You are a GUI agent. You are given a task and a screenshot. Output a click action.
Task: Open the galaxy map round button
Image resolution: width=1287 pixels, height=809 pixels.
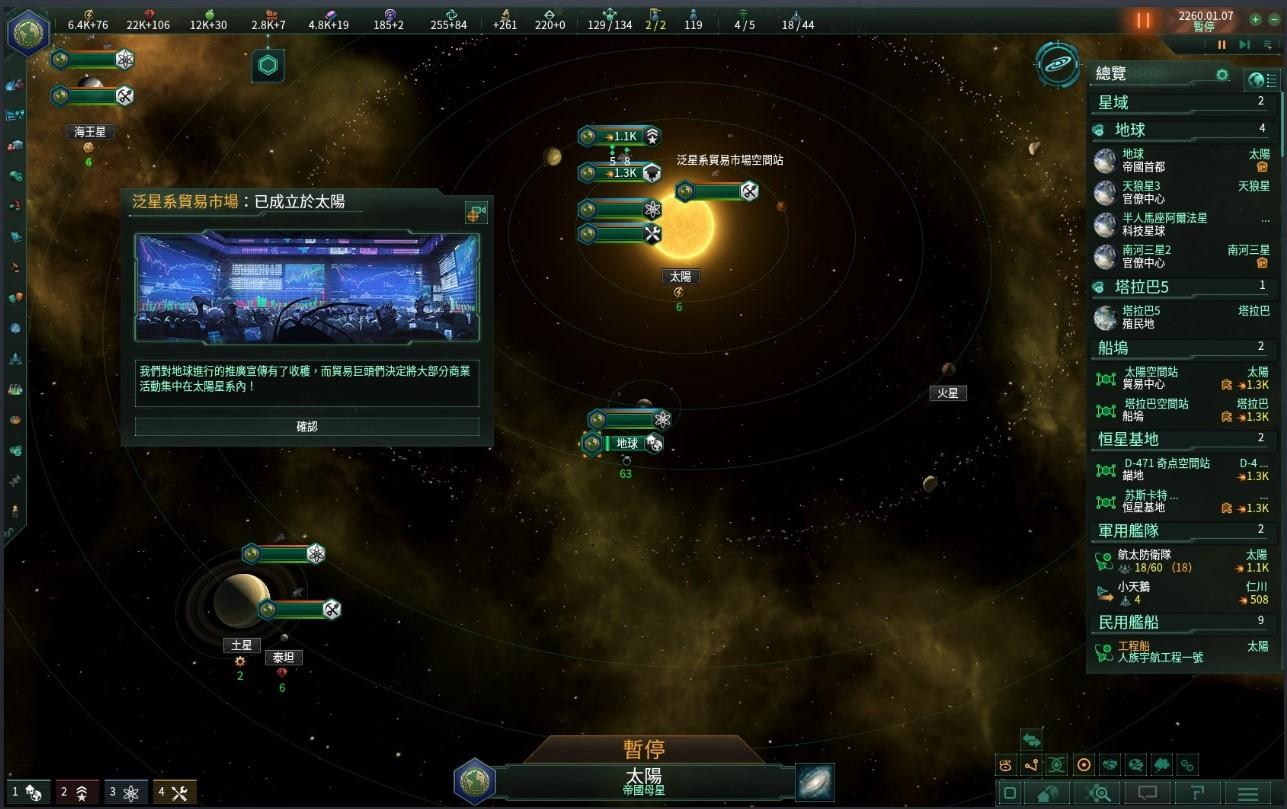tap(1056, 64)
